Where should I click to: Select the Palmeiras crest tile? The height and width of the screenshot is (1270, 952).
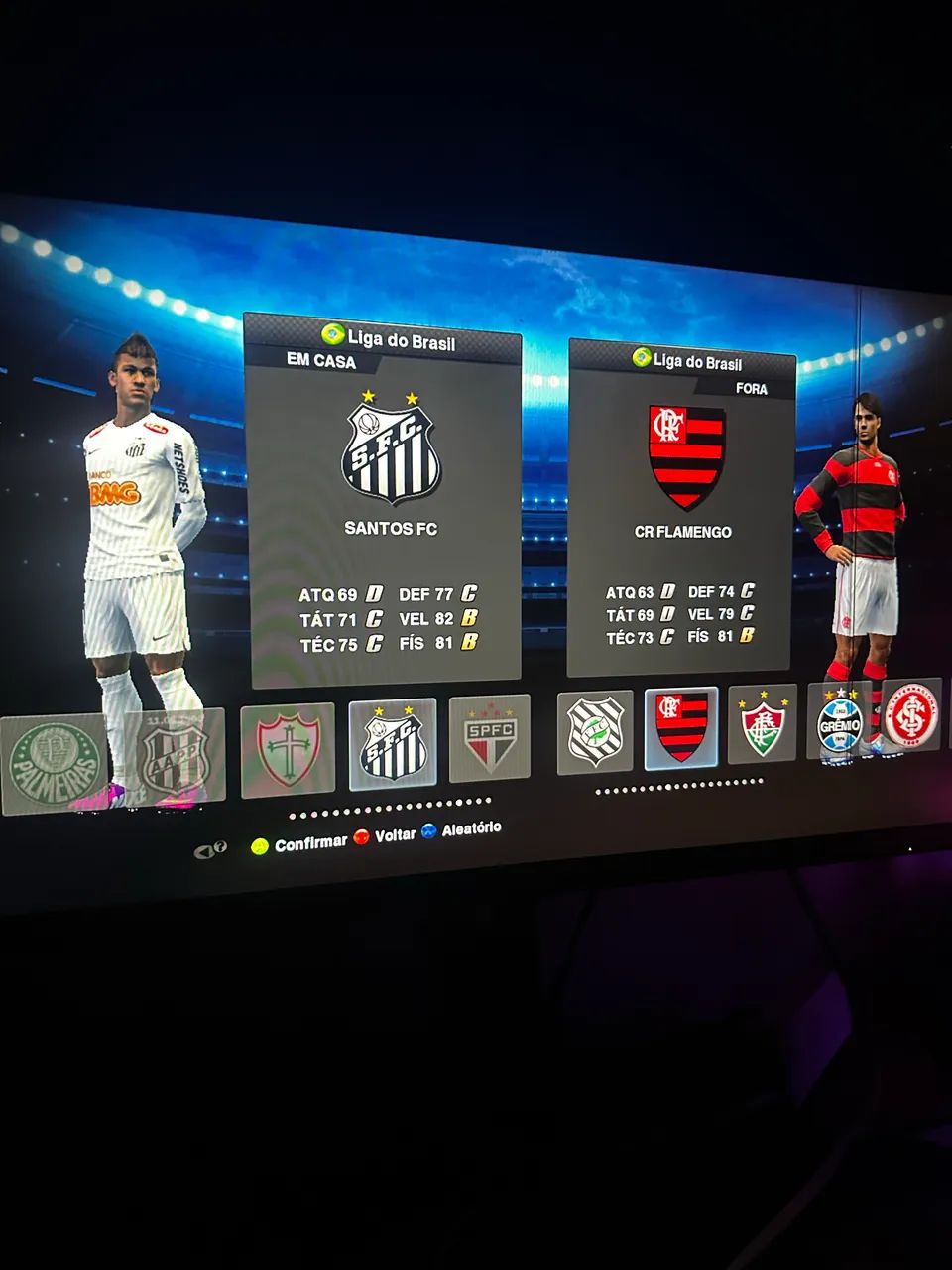click(55, 762)
